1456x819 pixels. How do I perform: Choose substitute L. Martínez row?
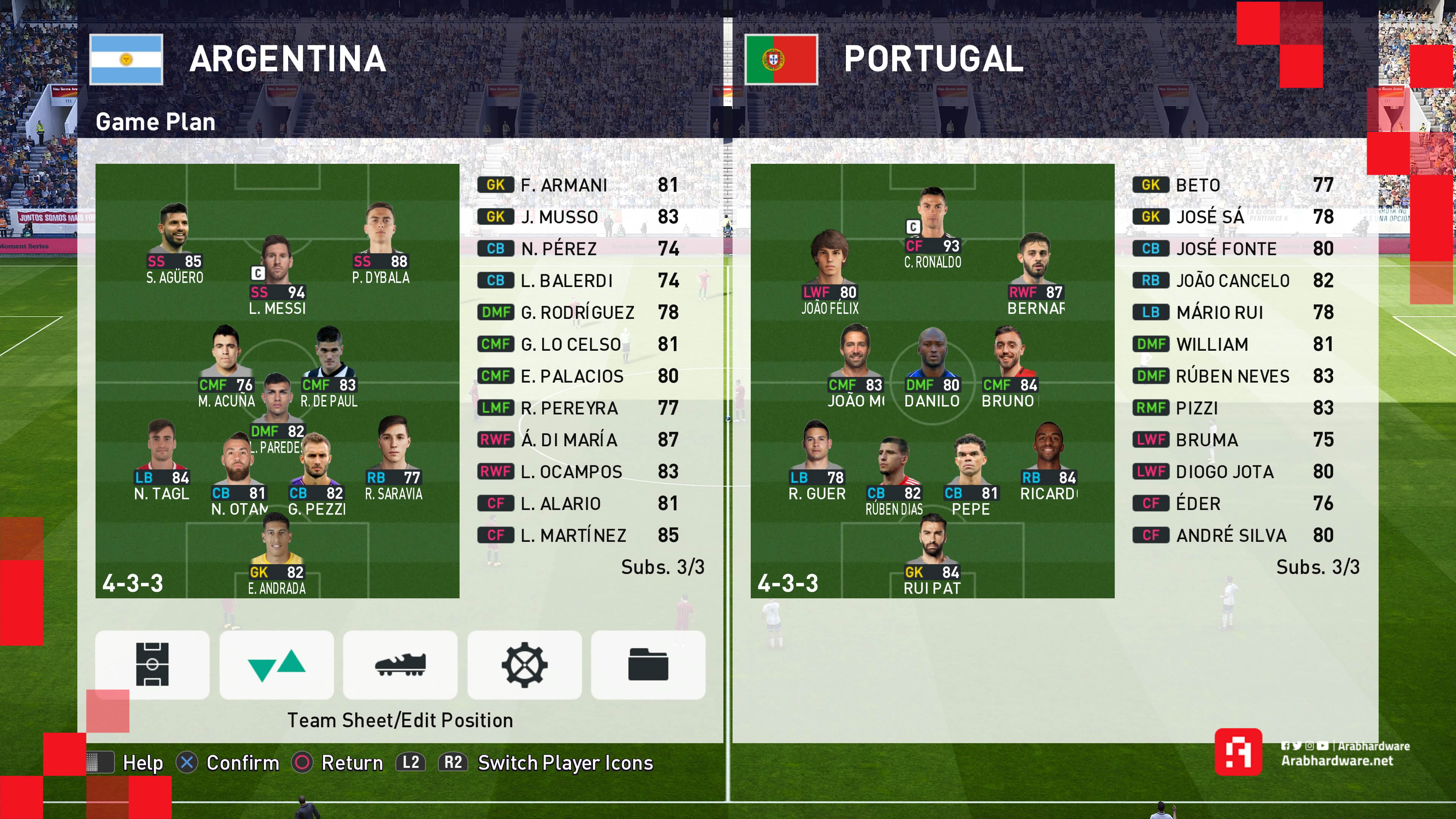coord(579,535)
